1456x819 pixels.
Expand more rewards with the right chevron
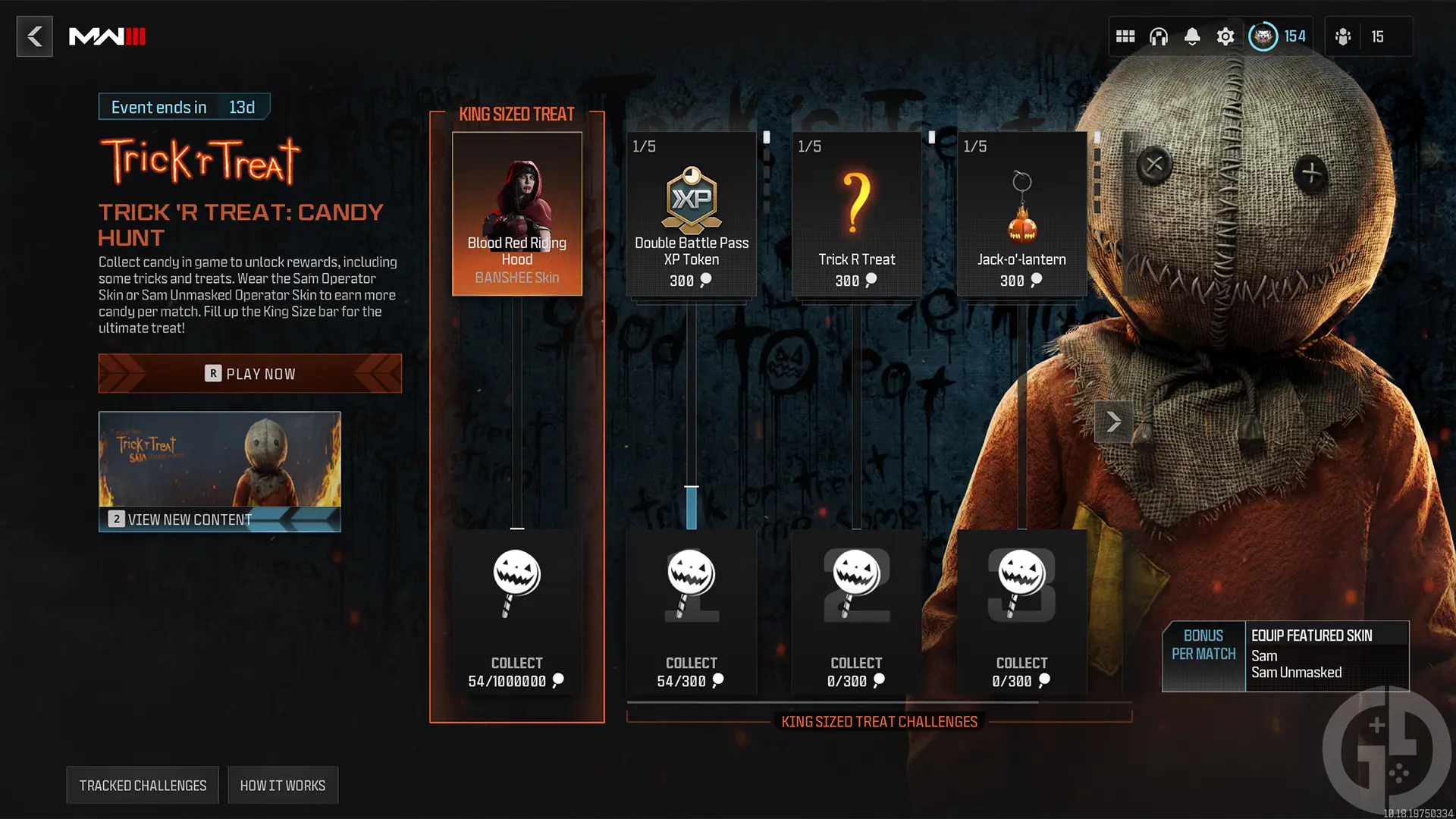click(x=1112, y=421)
